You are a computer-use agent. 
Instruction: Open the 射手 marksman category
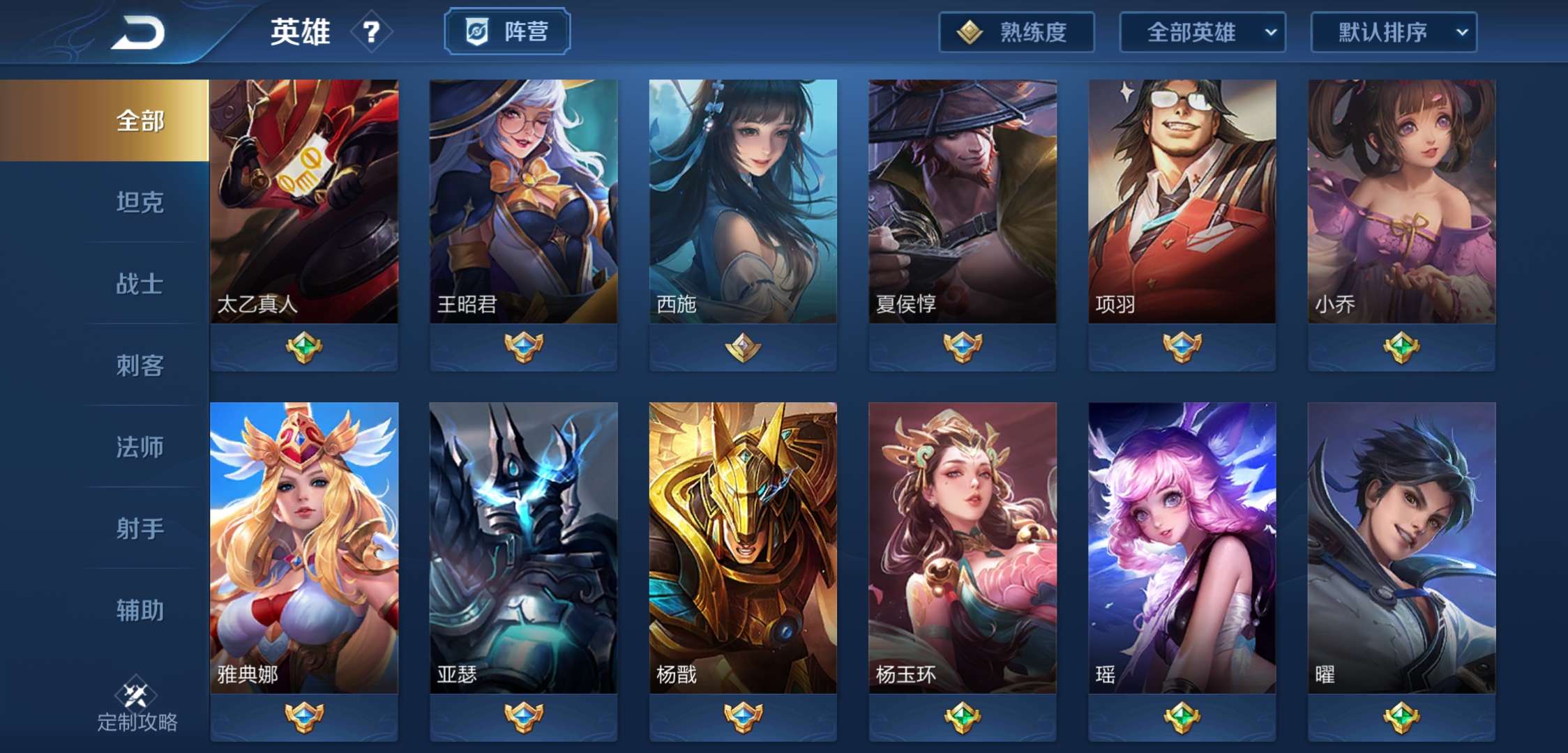coord(139,530)
